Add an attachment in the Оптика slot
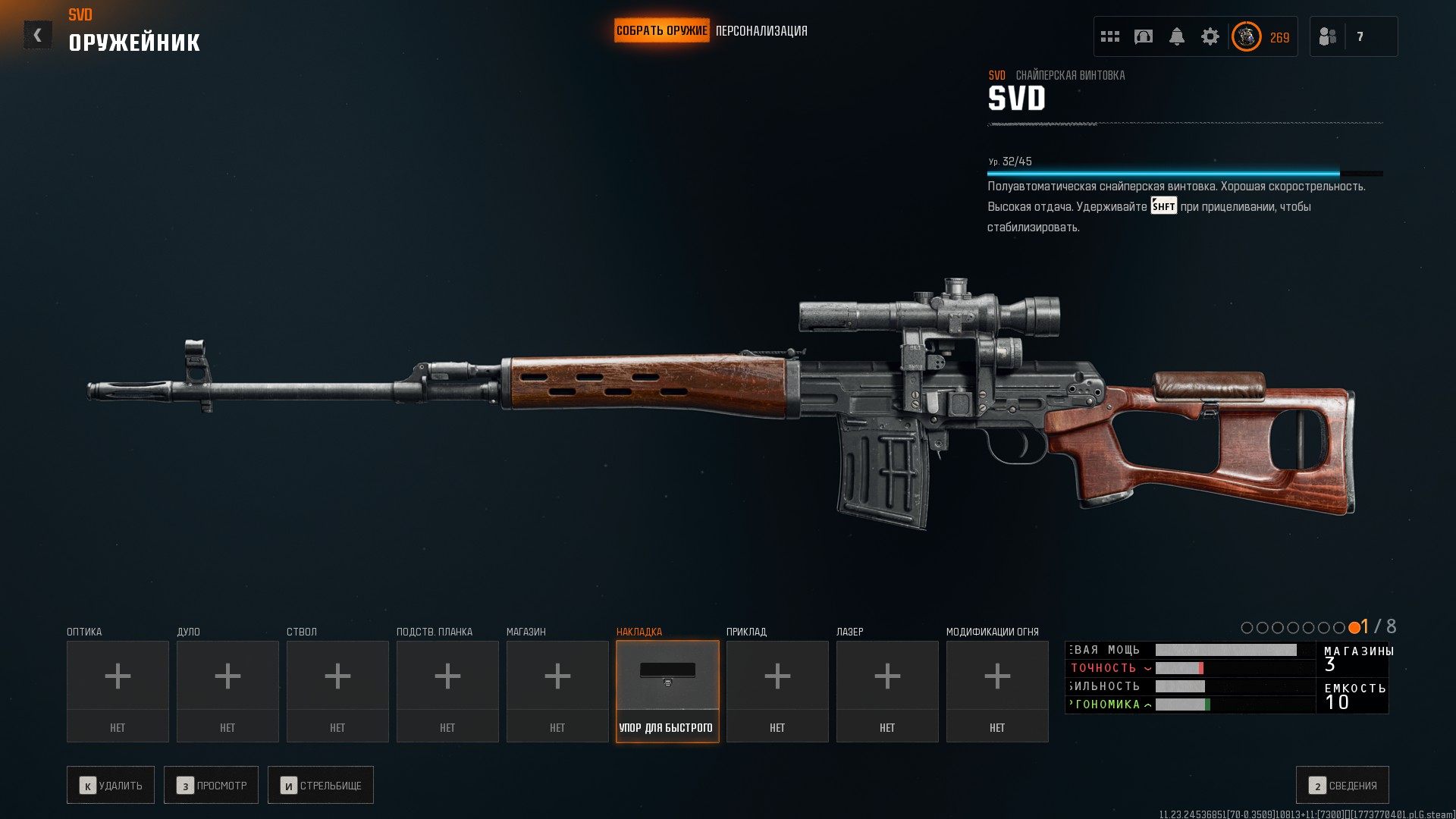This screenshot has width=1456, height=819. coord(118,690)
